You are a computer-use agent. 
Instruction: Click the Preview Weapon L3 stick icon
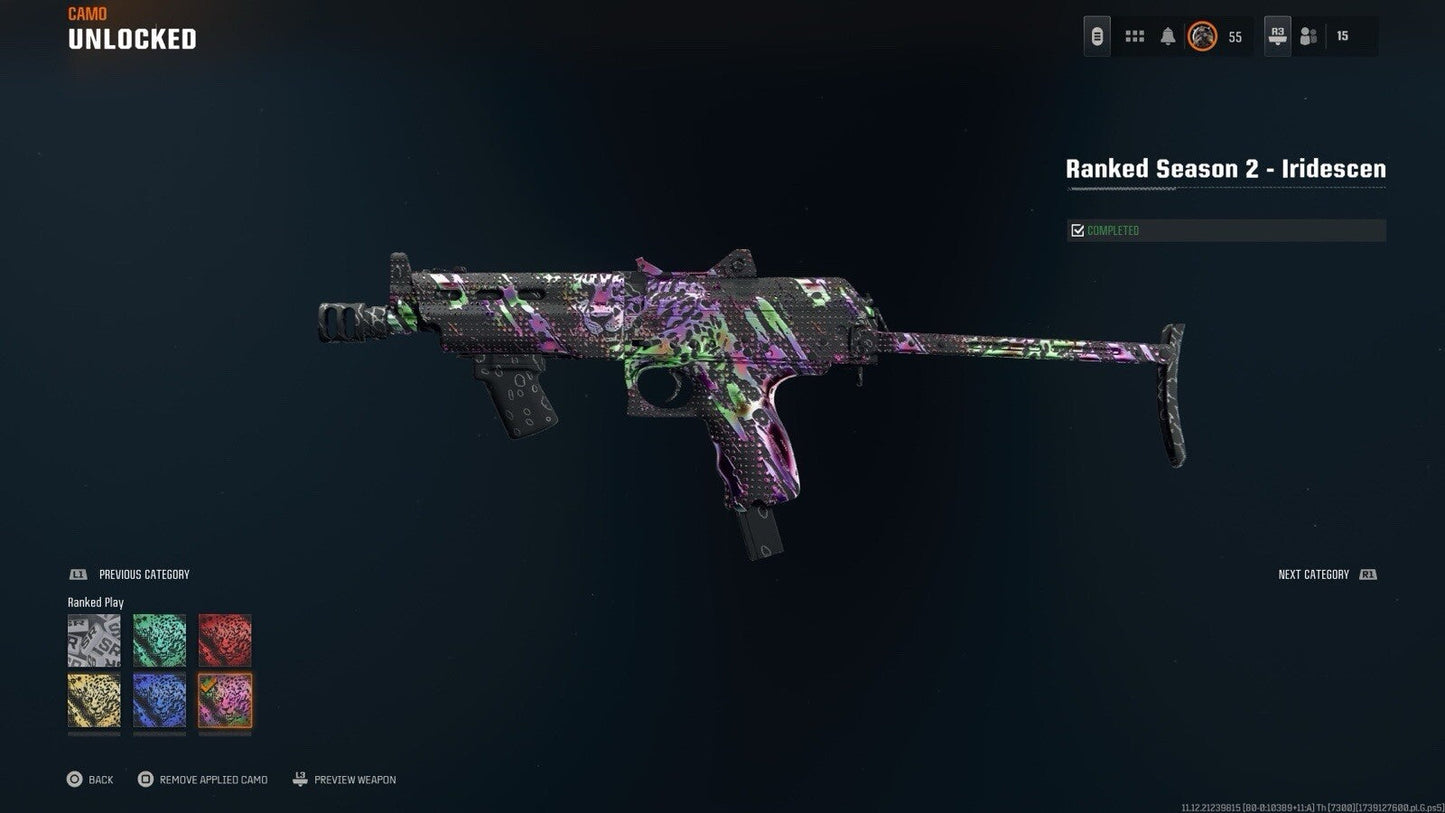point(299,779)
